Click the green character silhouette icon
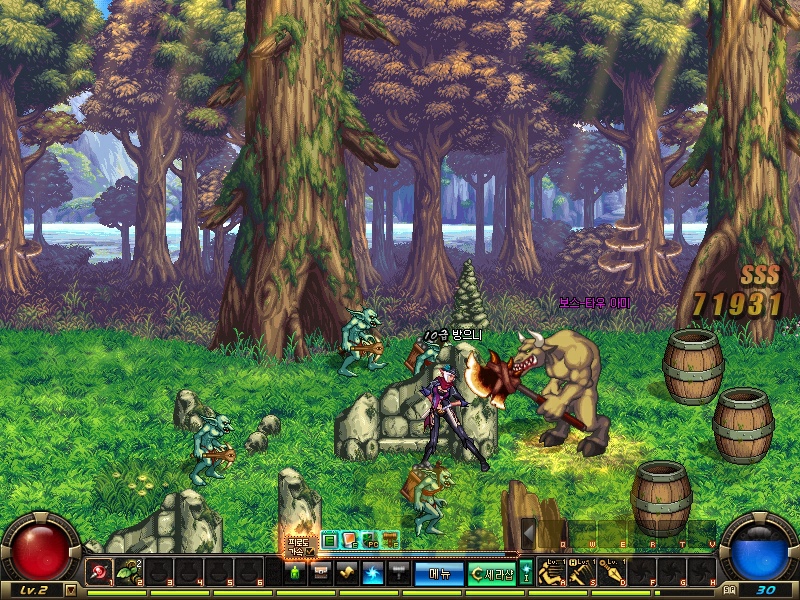The height and width of the screenshot is (600, 800). tap(295, 573)
